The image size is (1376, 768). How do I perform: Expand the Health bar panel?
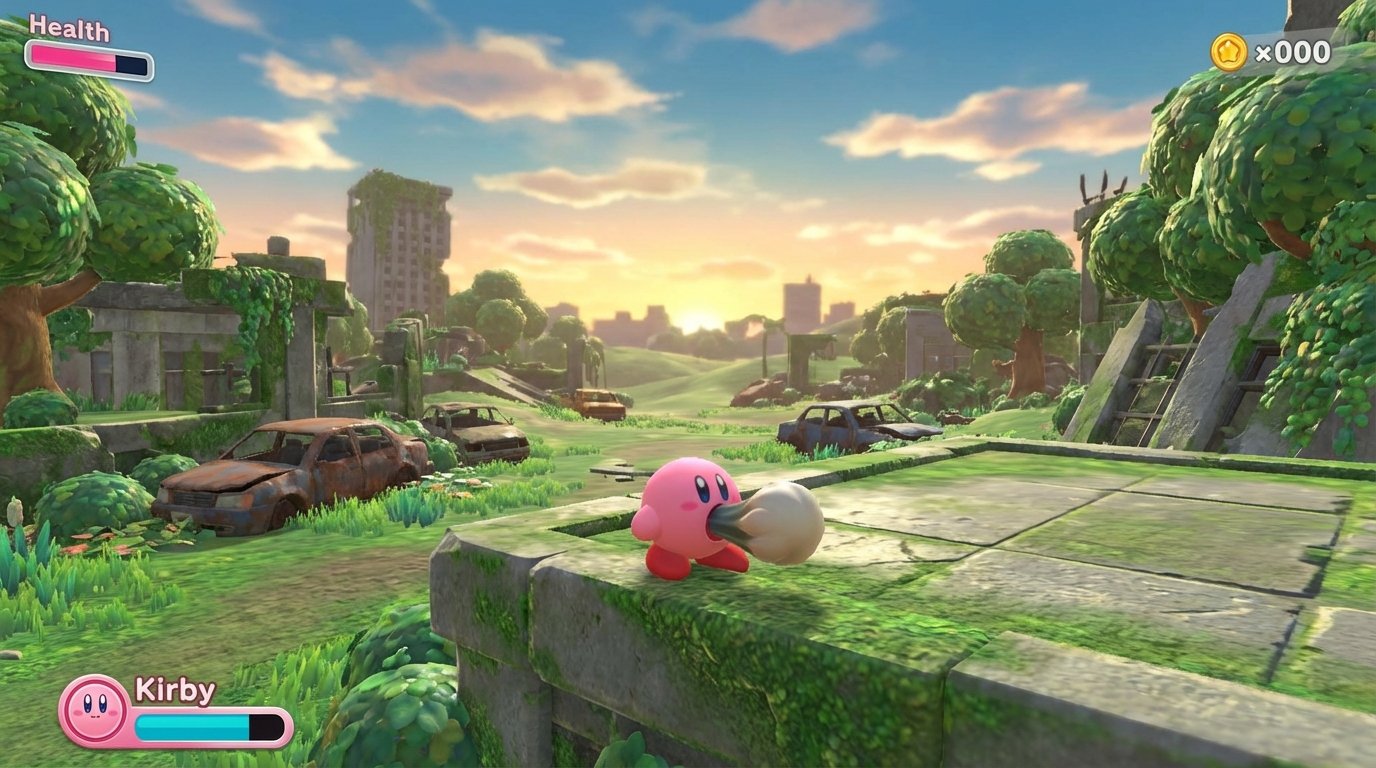click(88, 57)
